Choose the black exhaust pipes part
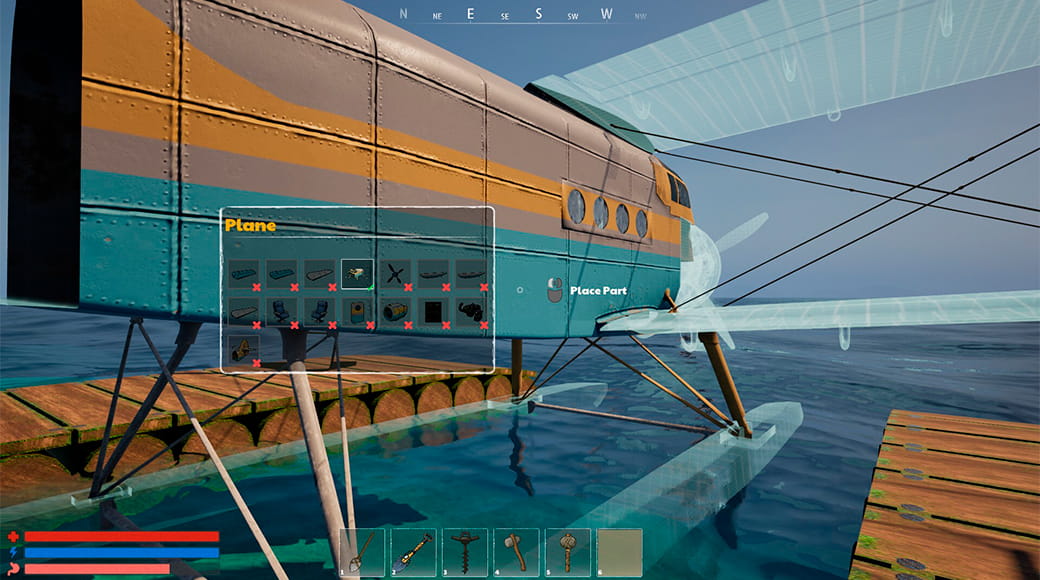 pos(471,311)
